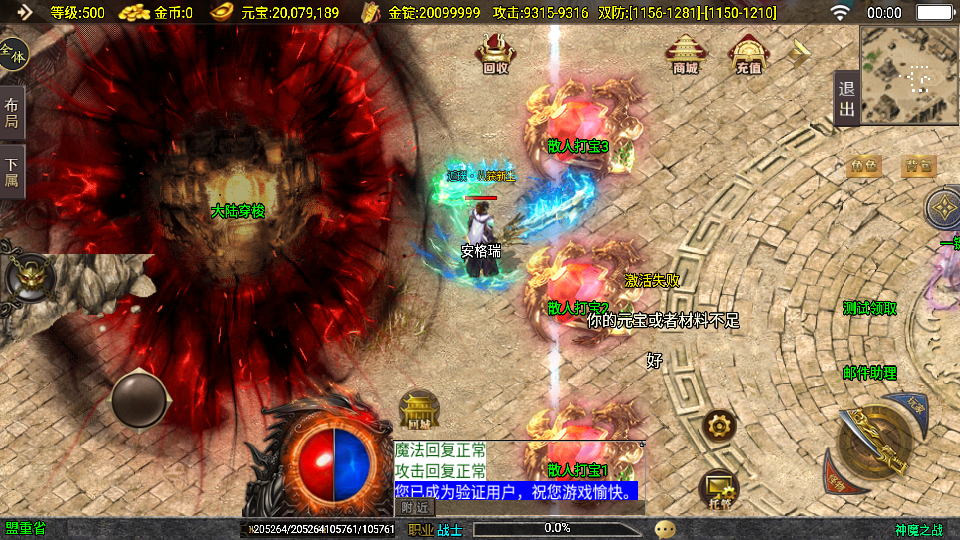Open the 附近 nearby chat tab
960x540 pixels.
[416, 508]
